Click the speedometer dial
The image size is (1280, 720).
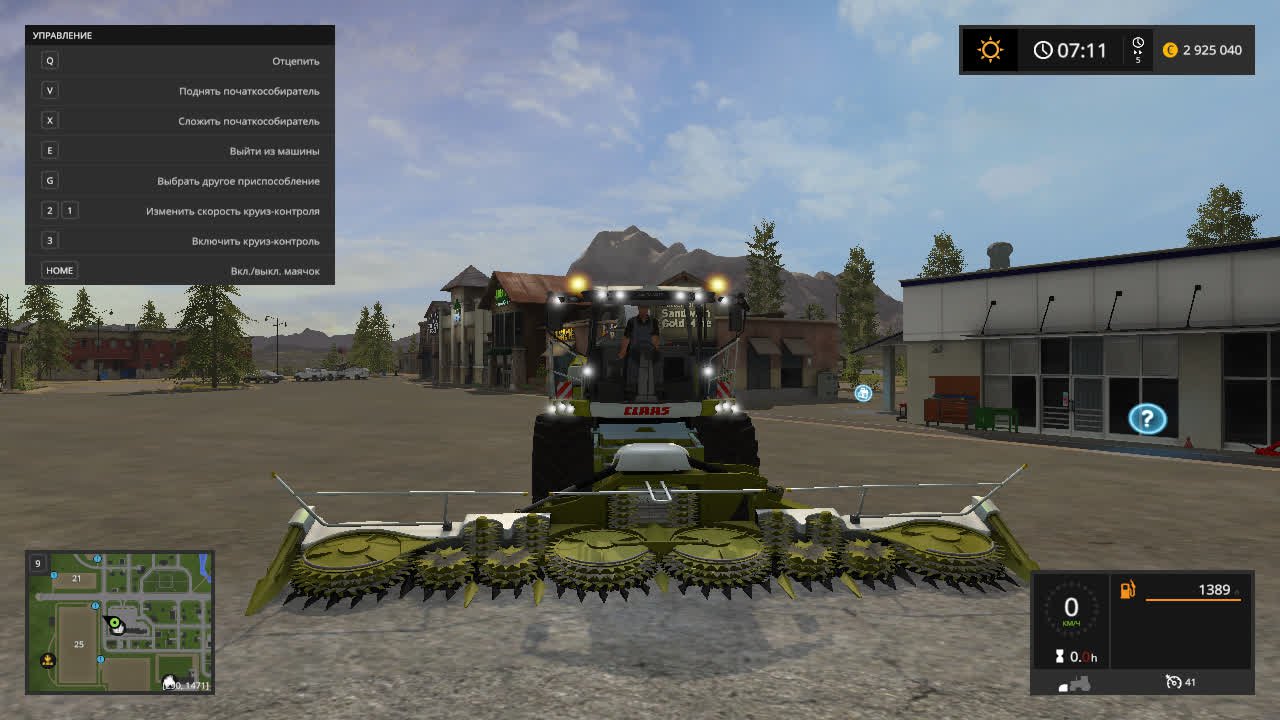pos(1071,608)
